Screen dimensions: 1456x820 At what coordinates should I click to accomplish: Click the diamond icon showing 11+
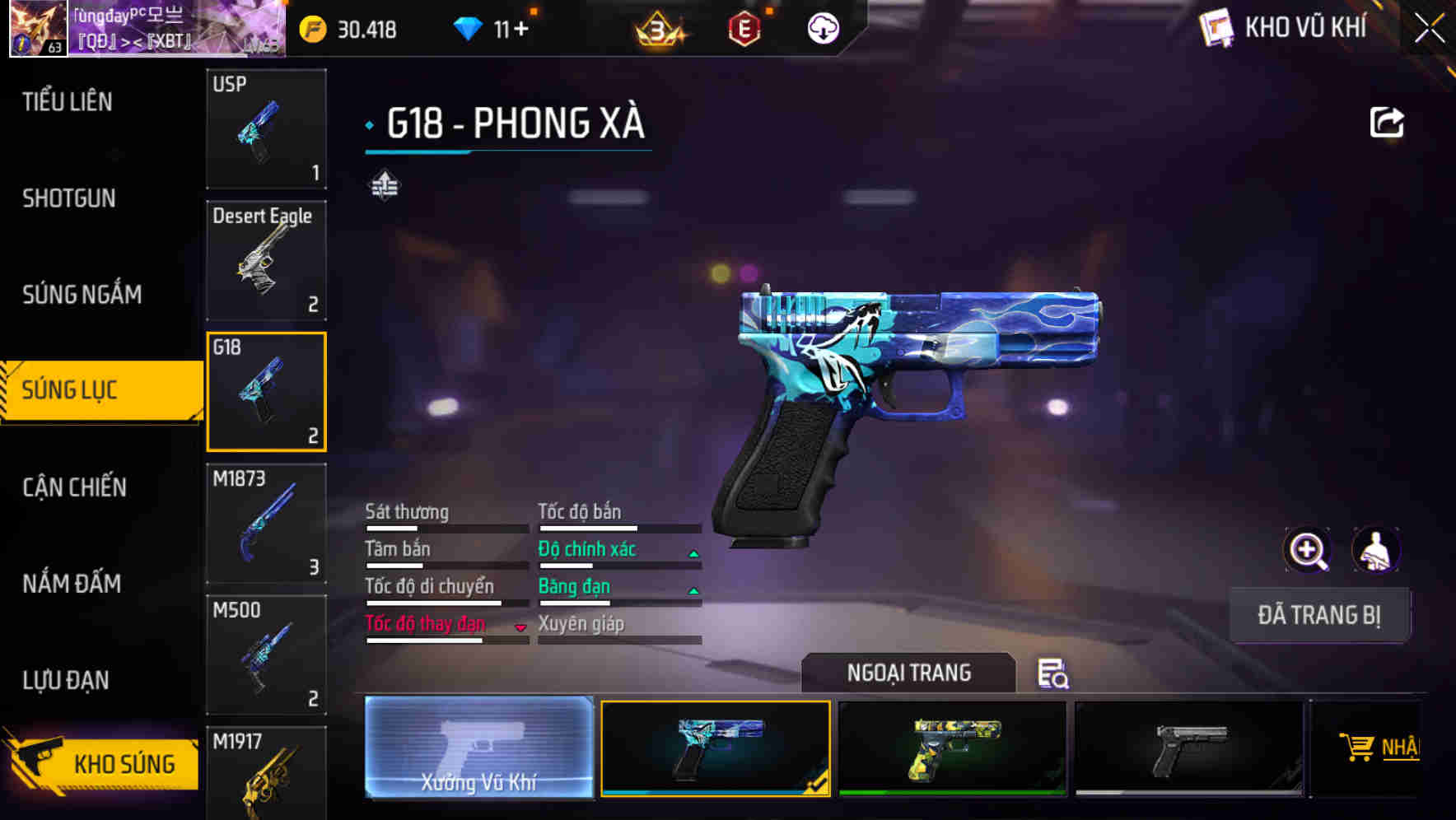tap(469, 29)
